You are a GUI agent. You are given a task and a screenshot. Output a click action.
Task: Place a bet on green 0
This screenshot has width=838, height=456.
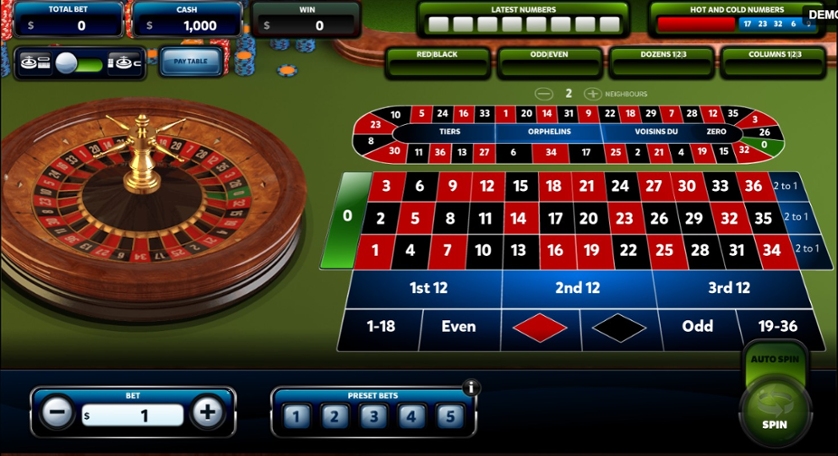[x=347, y=216]
